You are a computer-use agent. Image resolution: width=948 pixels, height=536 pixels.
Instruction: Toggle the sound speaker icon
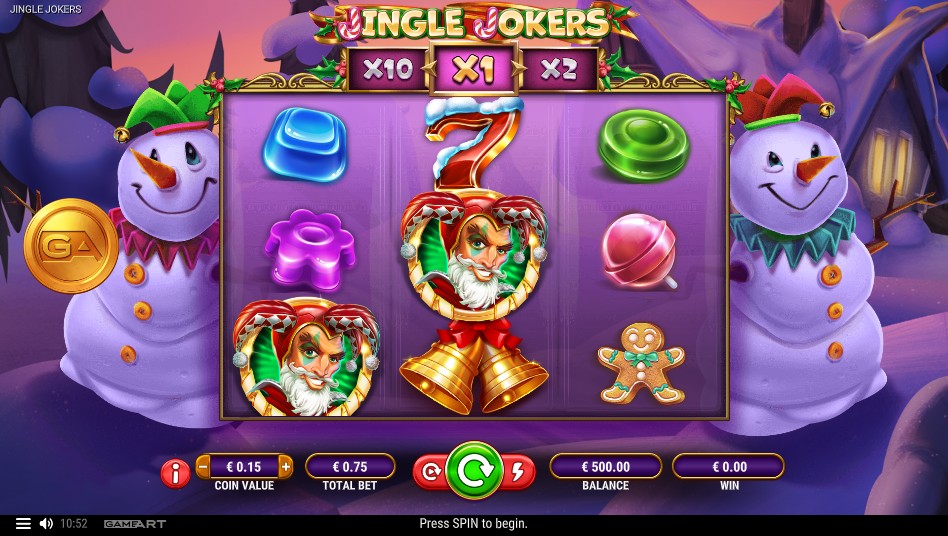pos(46,524)
